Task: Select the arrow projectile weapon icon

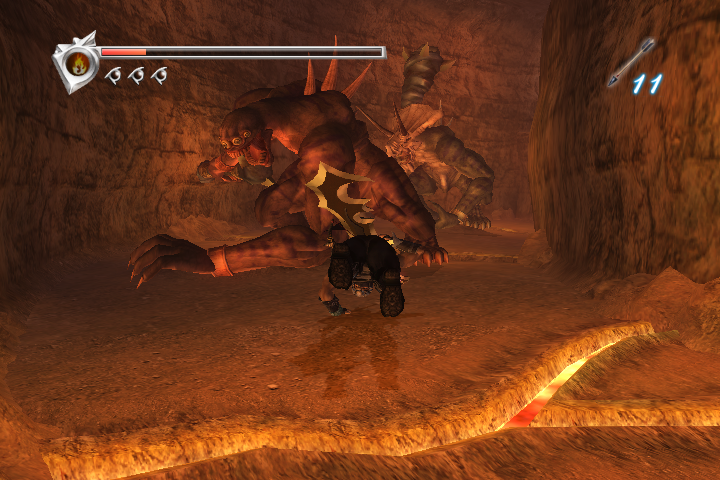Action: pos(631,61)
